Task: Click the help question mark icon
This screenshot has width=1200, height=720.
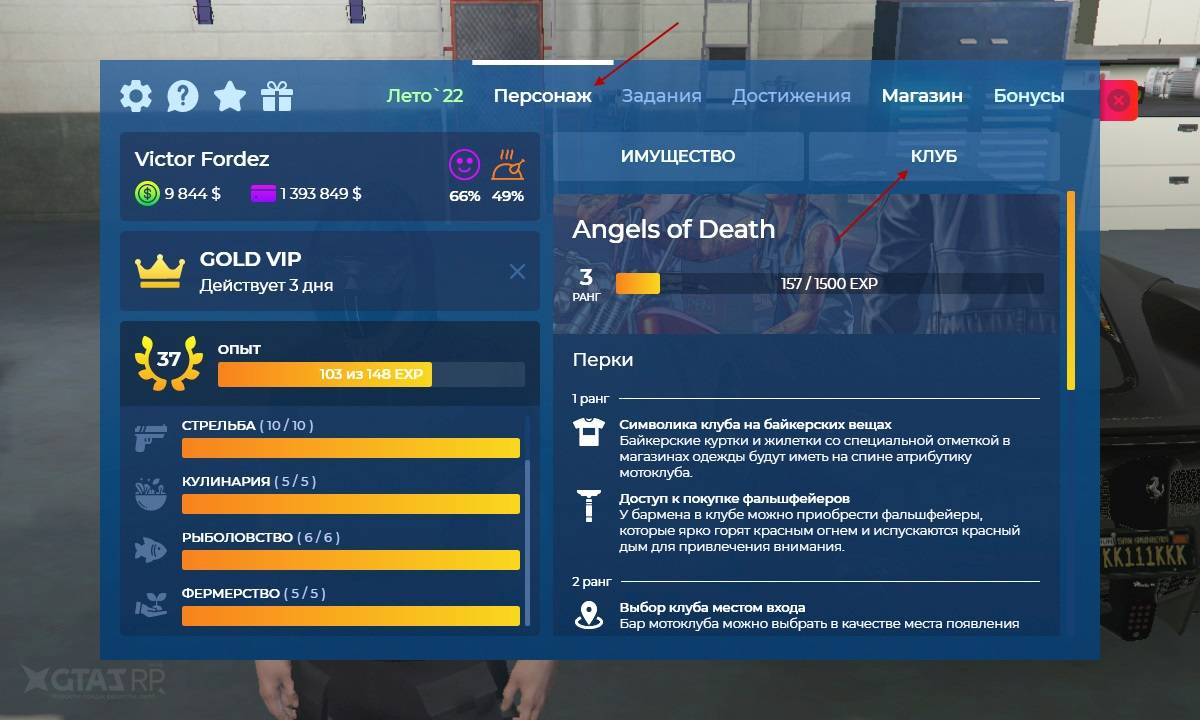Action: (x=182, y=96)
